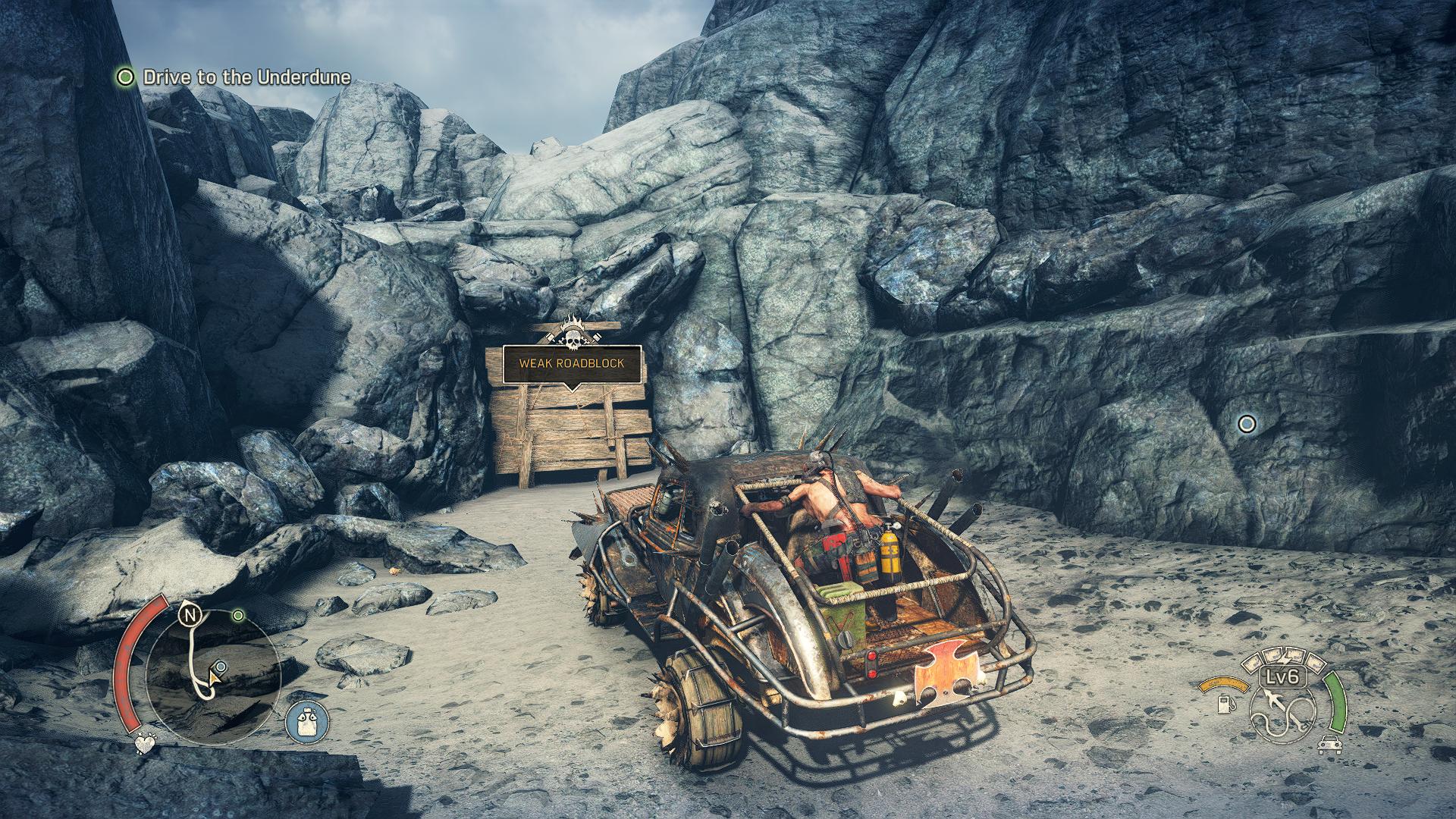Click the fuel pump icon
The height and width of the screenshot is (819, 1456).
1223,703
